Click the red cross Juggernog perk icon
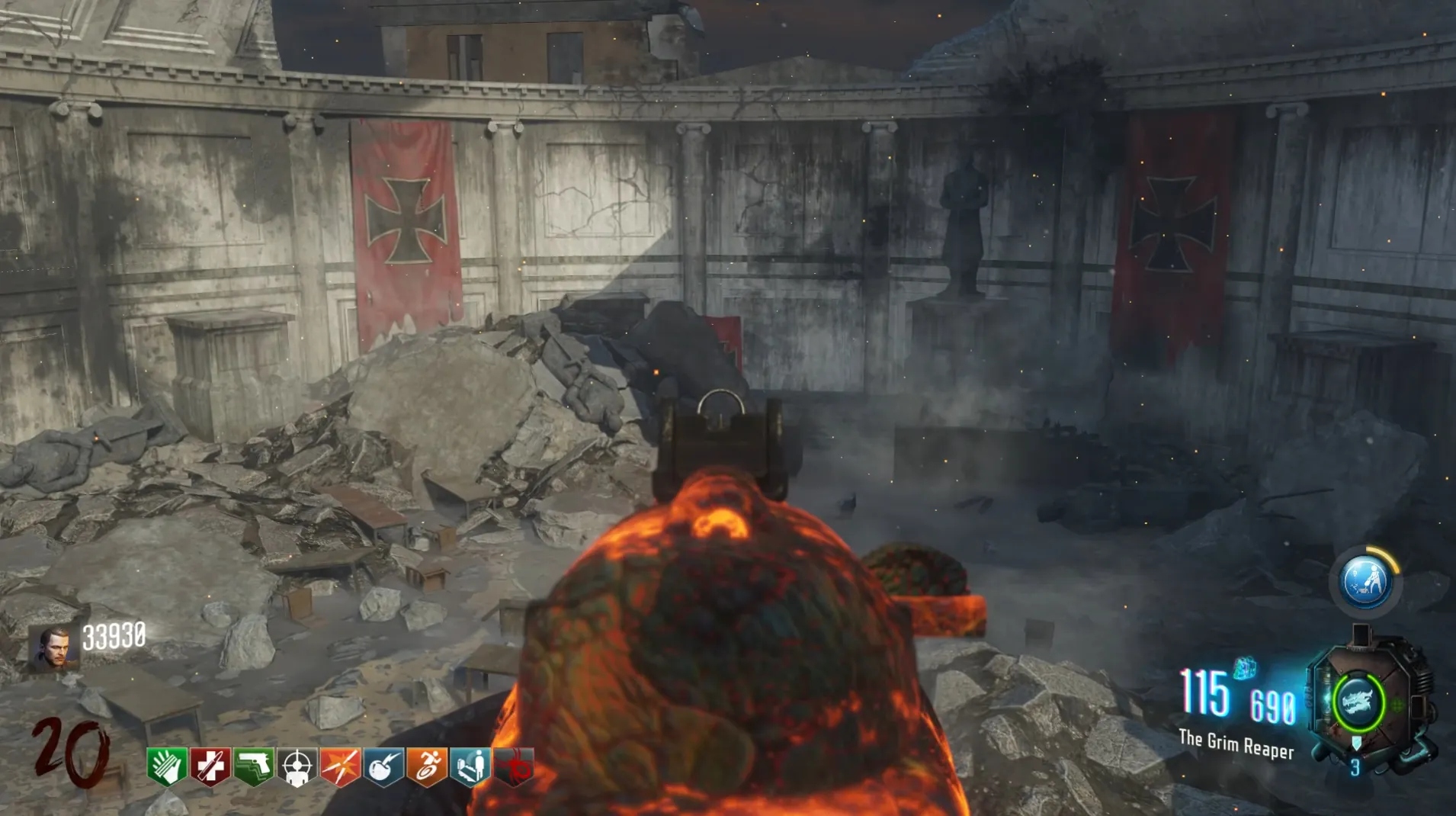The image size is (1456, 816). click(x=210, y=766)
